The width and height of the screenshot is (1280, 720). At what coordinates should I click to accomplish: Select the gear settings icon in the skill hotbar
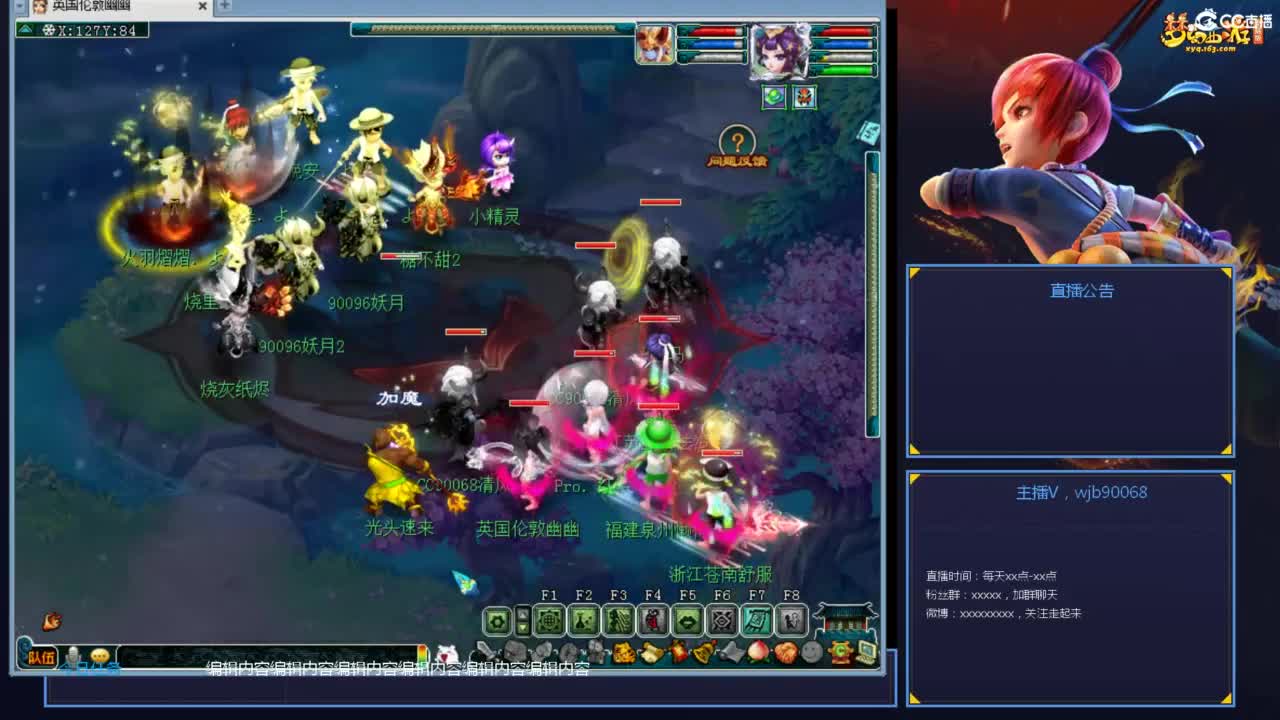point(495,621)
